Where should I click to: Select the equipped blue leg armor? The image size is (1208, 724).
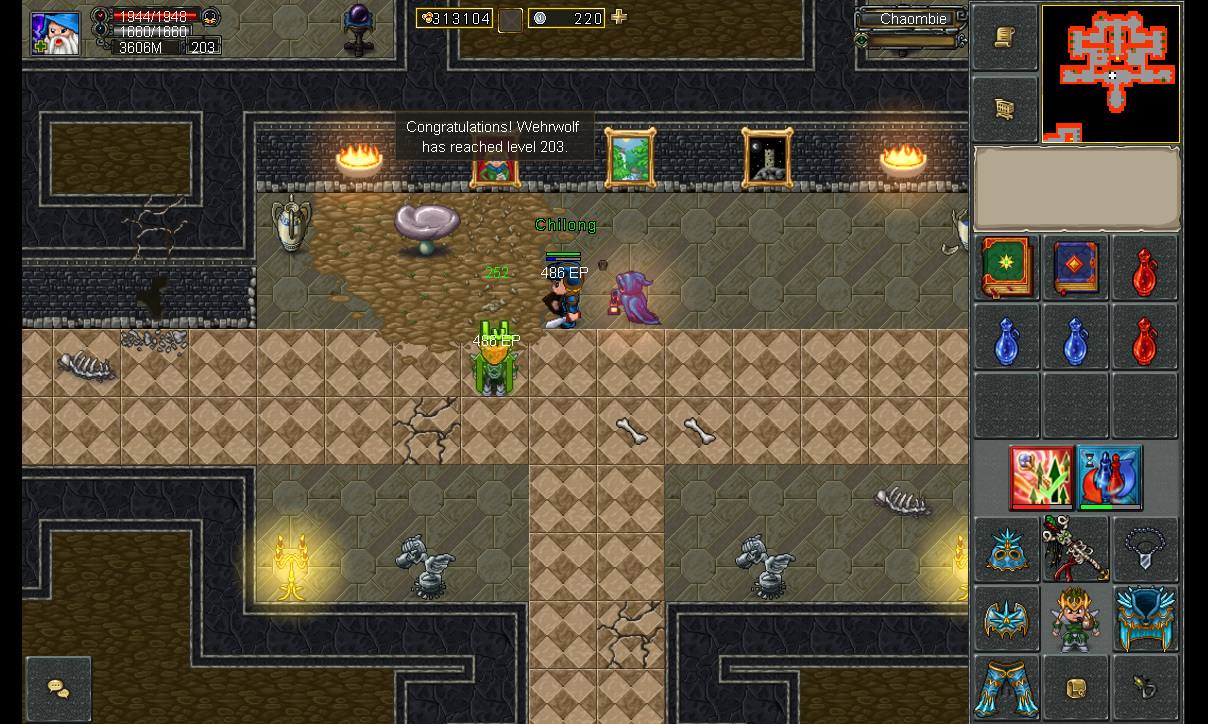point(1006,688)
